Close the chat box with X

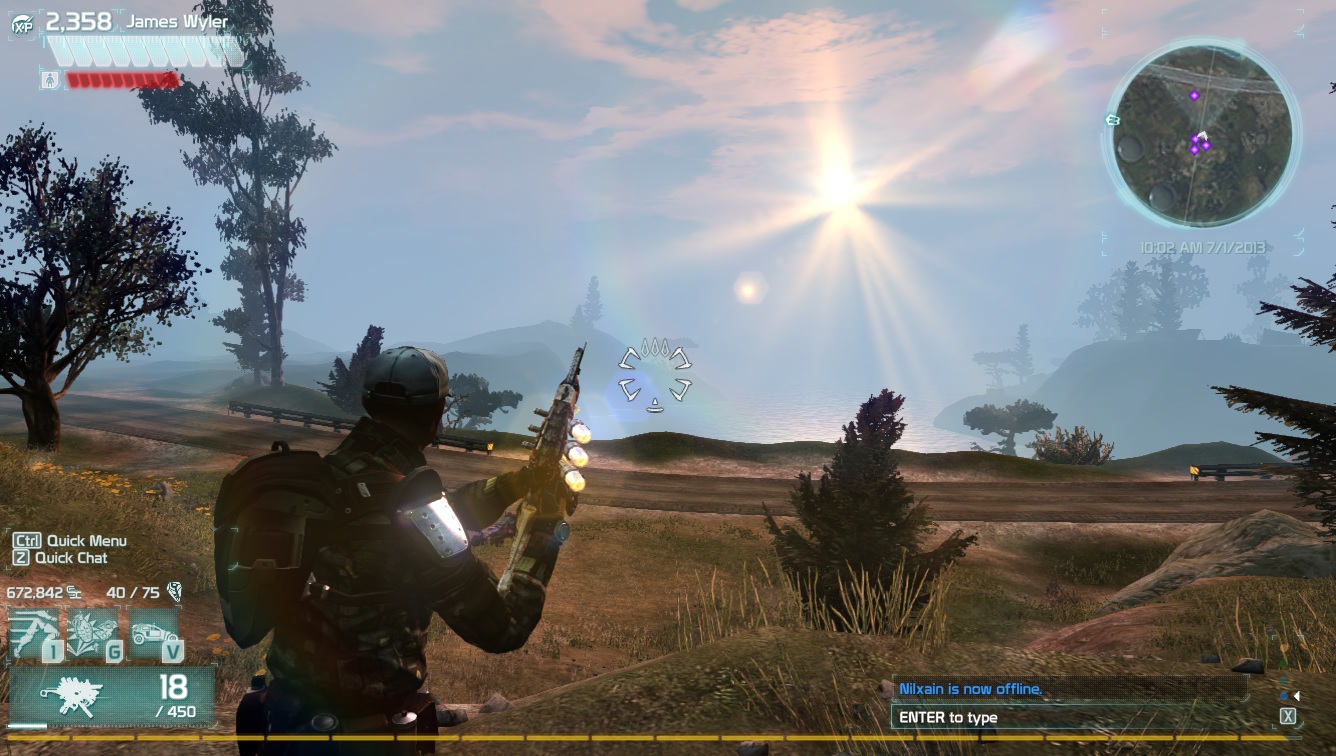point(1288,716)
